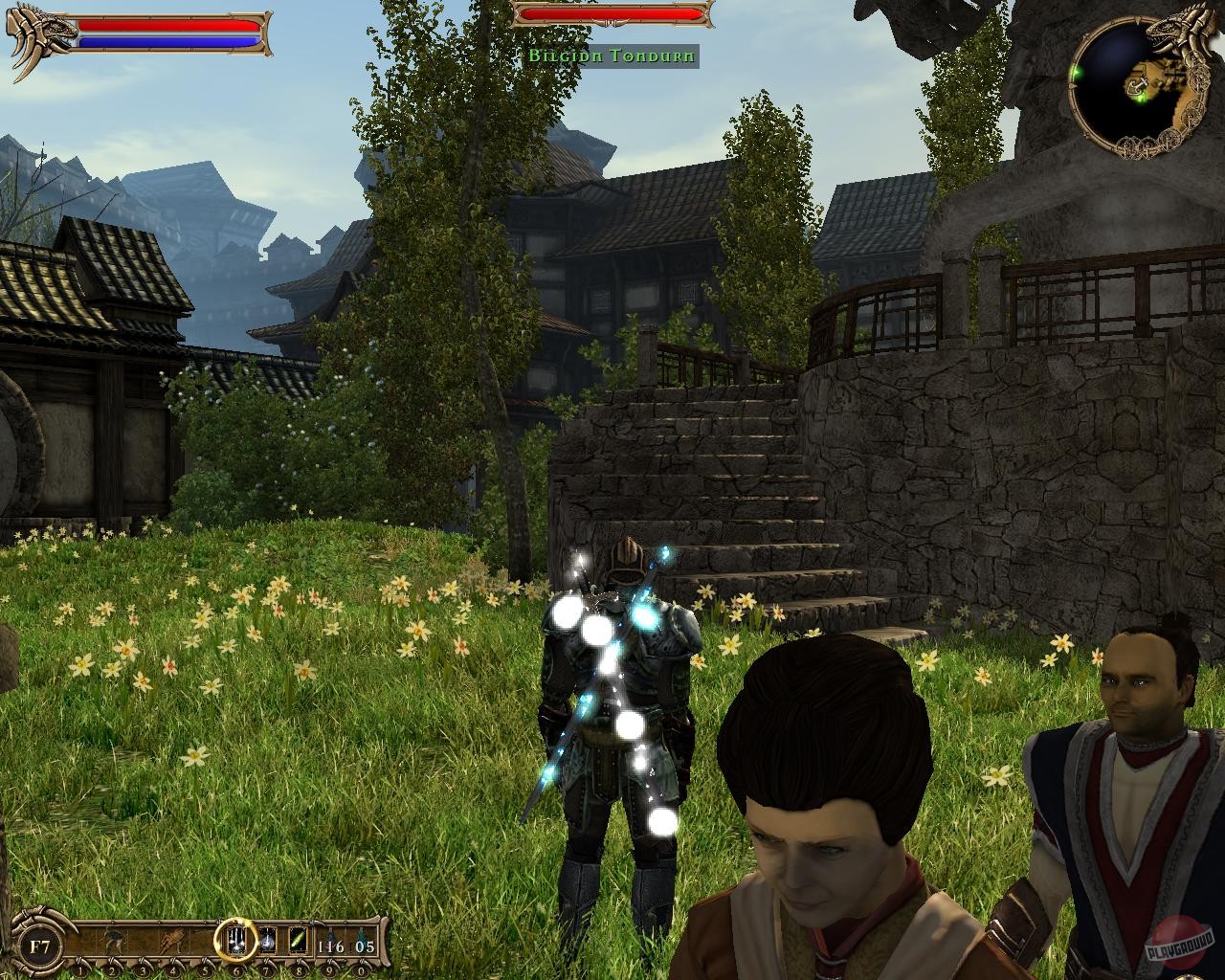Image resolution: width=1225 pixels, height=980 pixels.
Task: Click the gold-ringed equipped item in slot 6
Action: pos(235,941)
